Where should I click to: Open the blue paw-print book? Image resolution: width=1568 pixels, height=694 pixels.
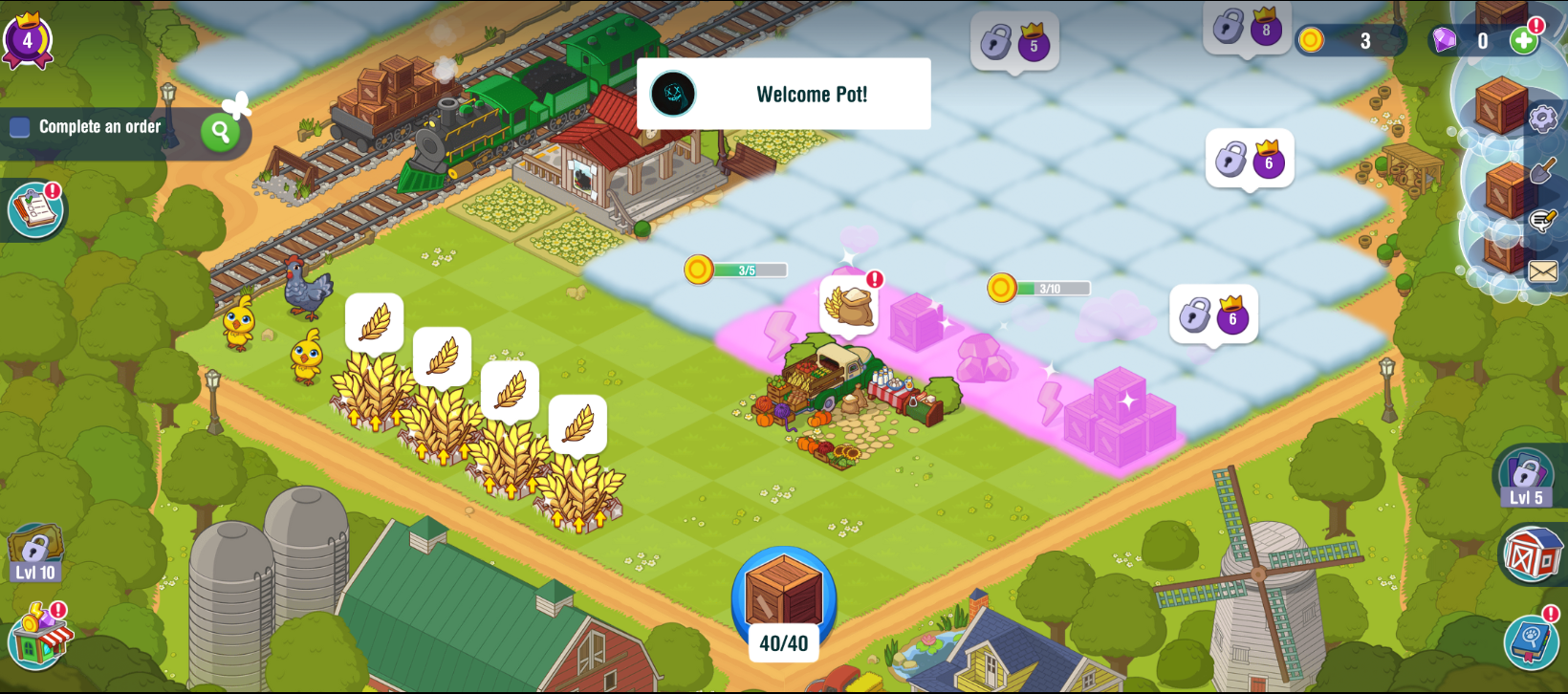[x=1531, y=640]
